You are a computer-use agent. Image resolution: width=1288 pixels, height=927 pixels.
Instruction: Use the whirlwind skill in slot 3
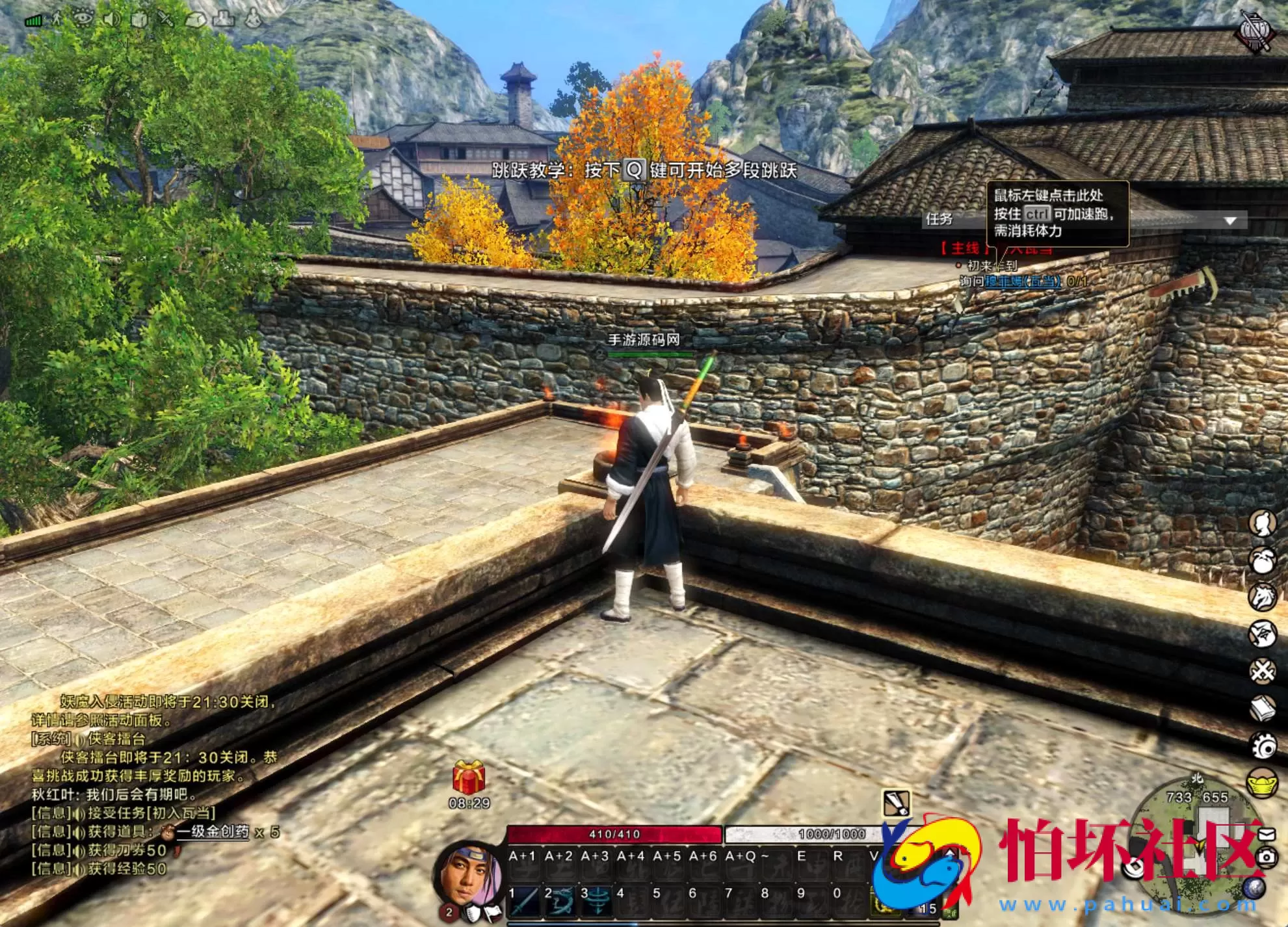click(x=596, y=899)
